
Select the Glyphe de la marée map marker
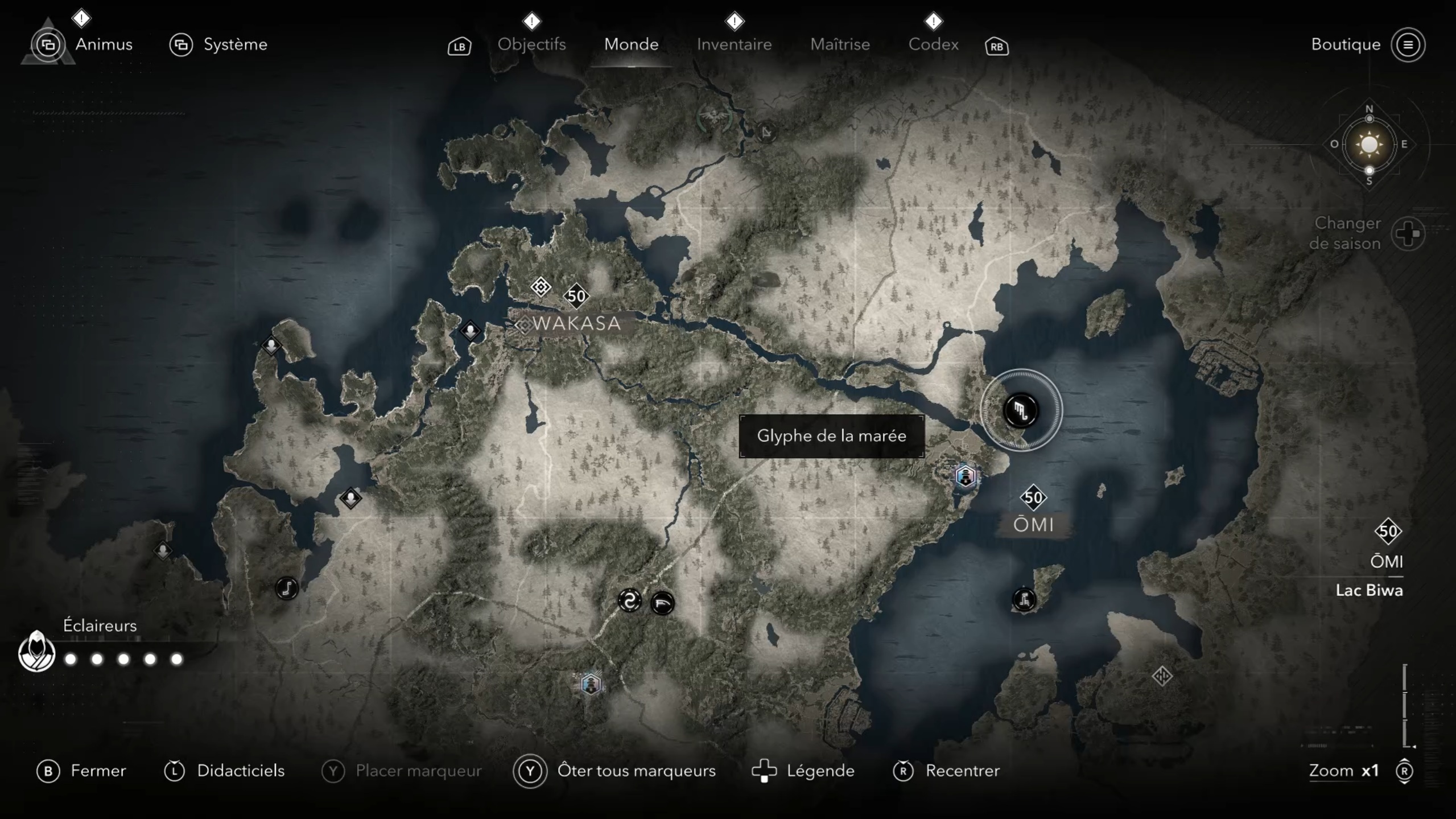[1021, 410]
